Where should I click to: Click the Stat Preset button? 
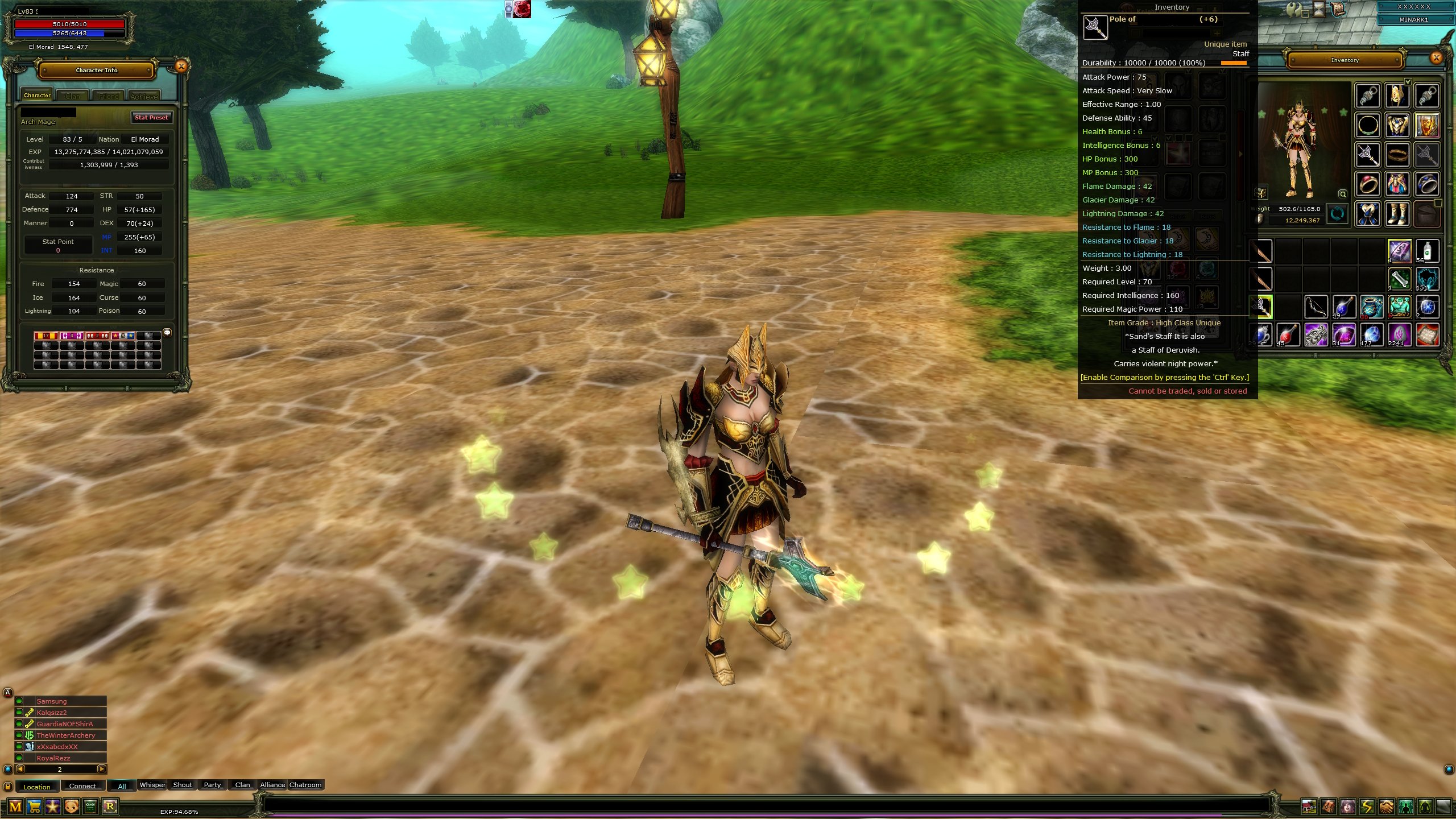151,117
